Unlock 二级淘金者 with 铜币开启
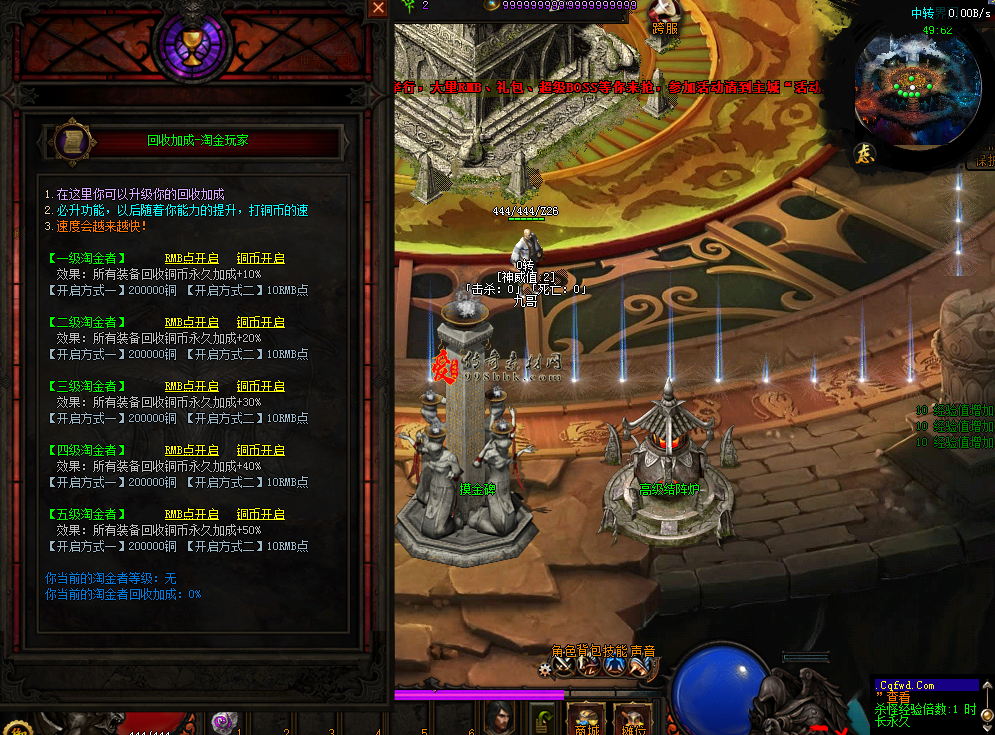The height and width of the screenshot is (735, 995). (261, 322)
